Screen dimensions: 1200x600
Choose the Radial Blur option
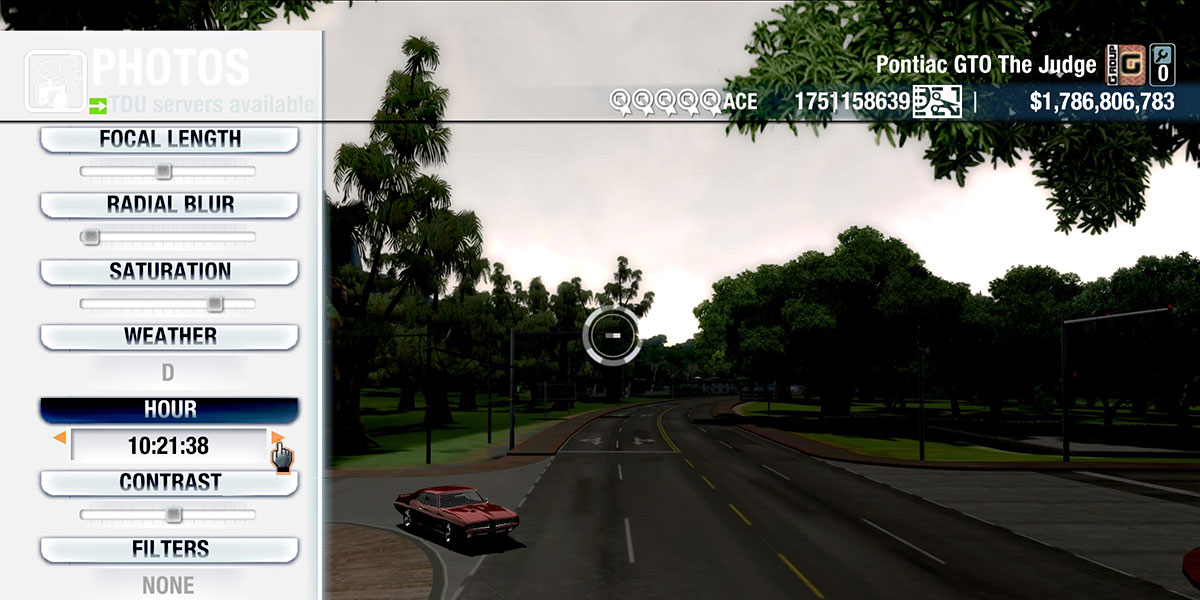click(169, 205)
